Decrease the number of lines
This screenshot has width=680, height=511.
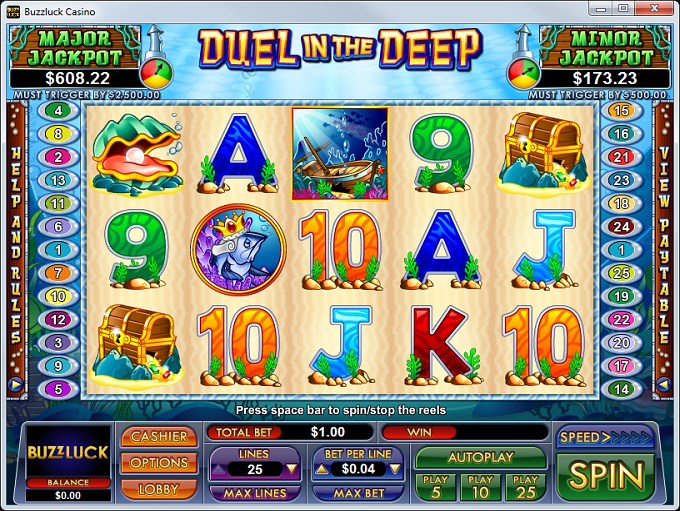[291, 468]
